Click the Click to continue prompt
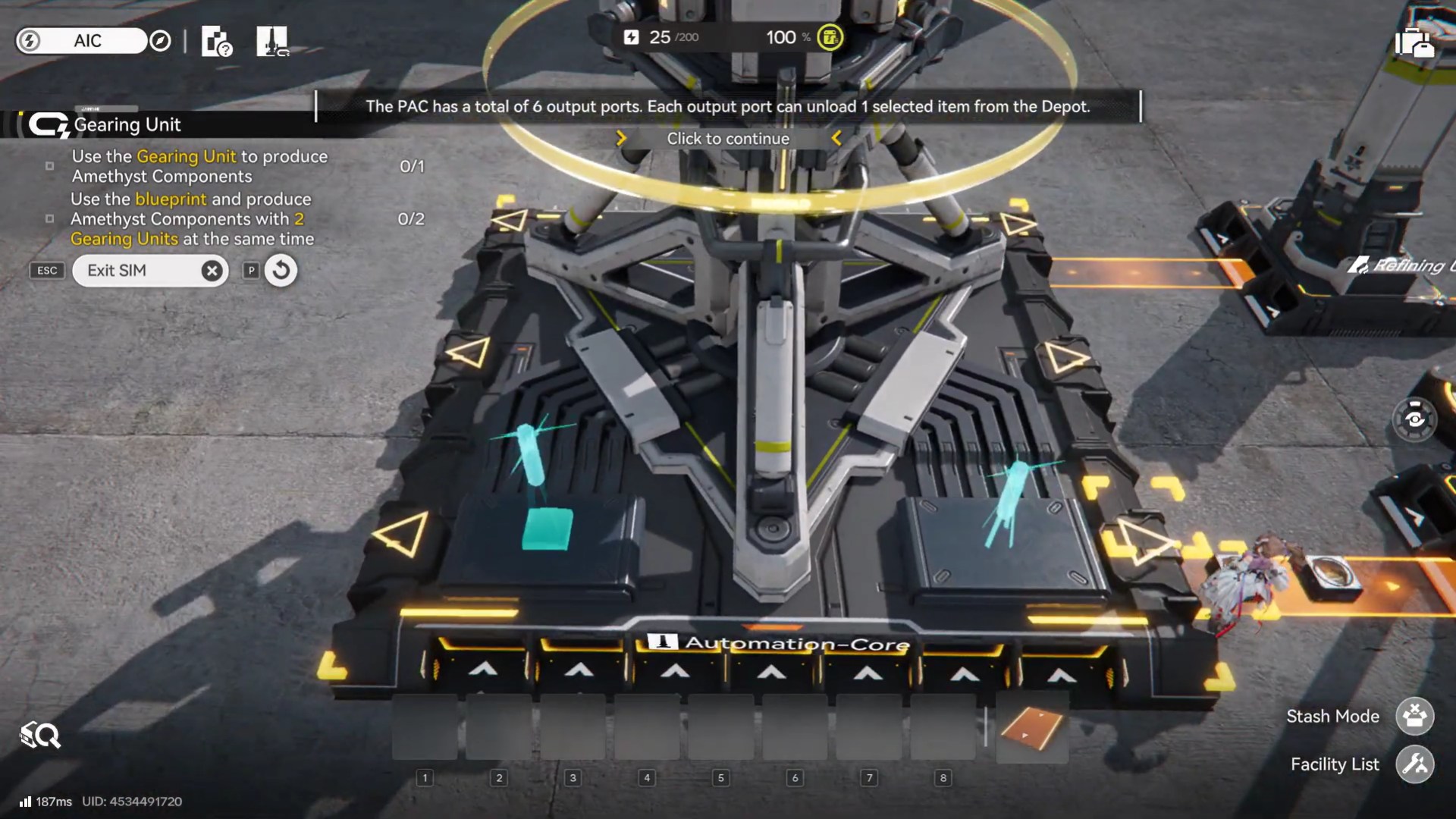Screen dimensions: 1456x819 728,138
